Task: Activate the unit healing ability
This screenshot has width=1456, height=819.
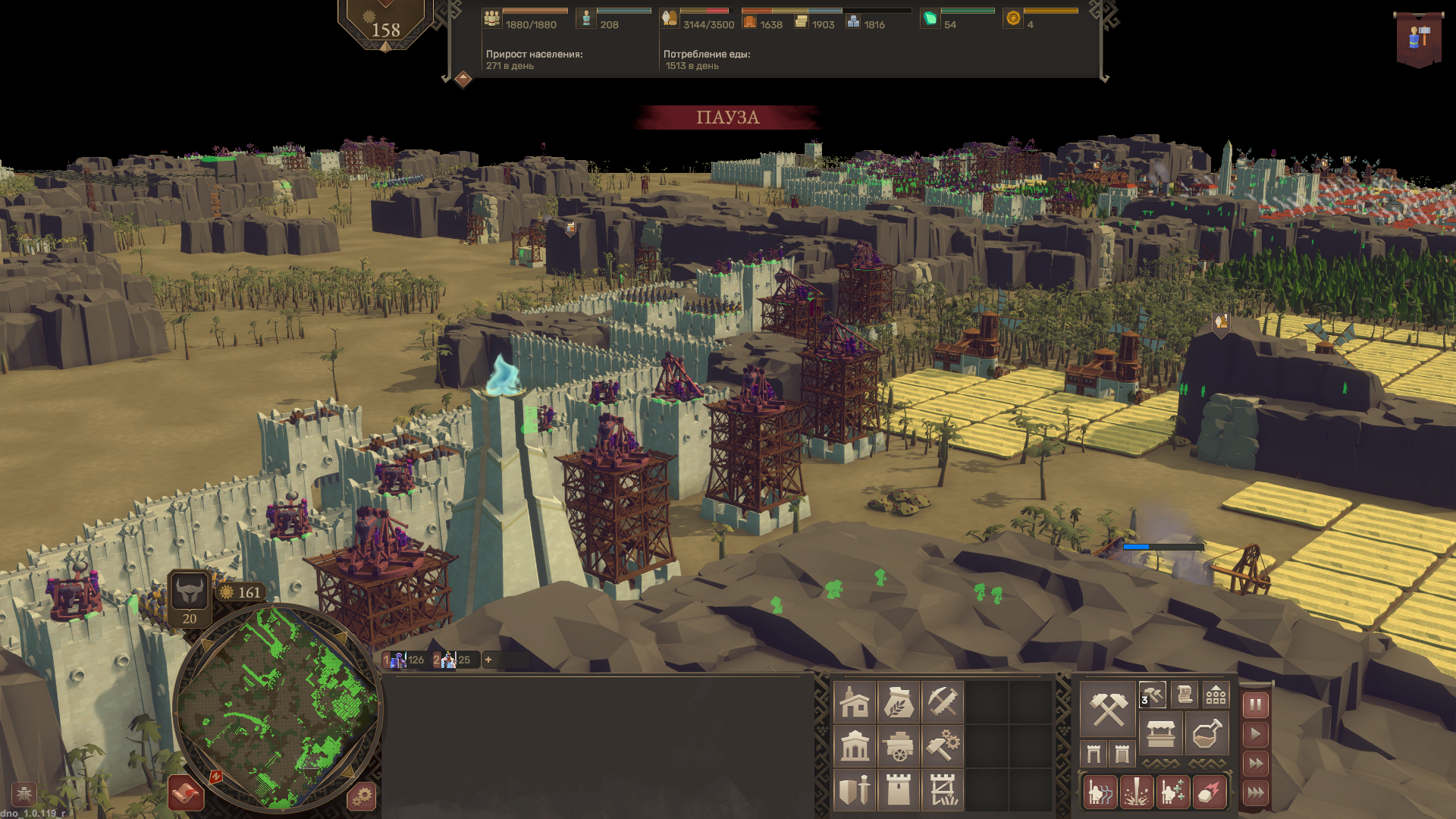Action: [1172, 792]
